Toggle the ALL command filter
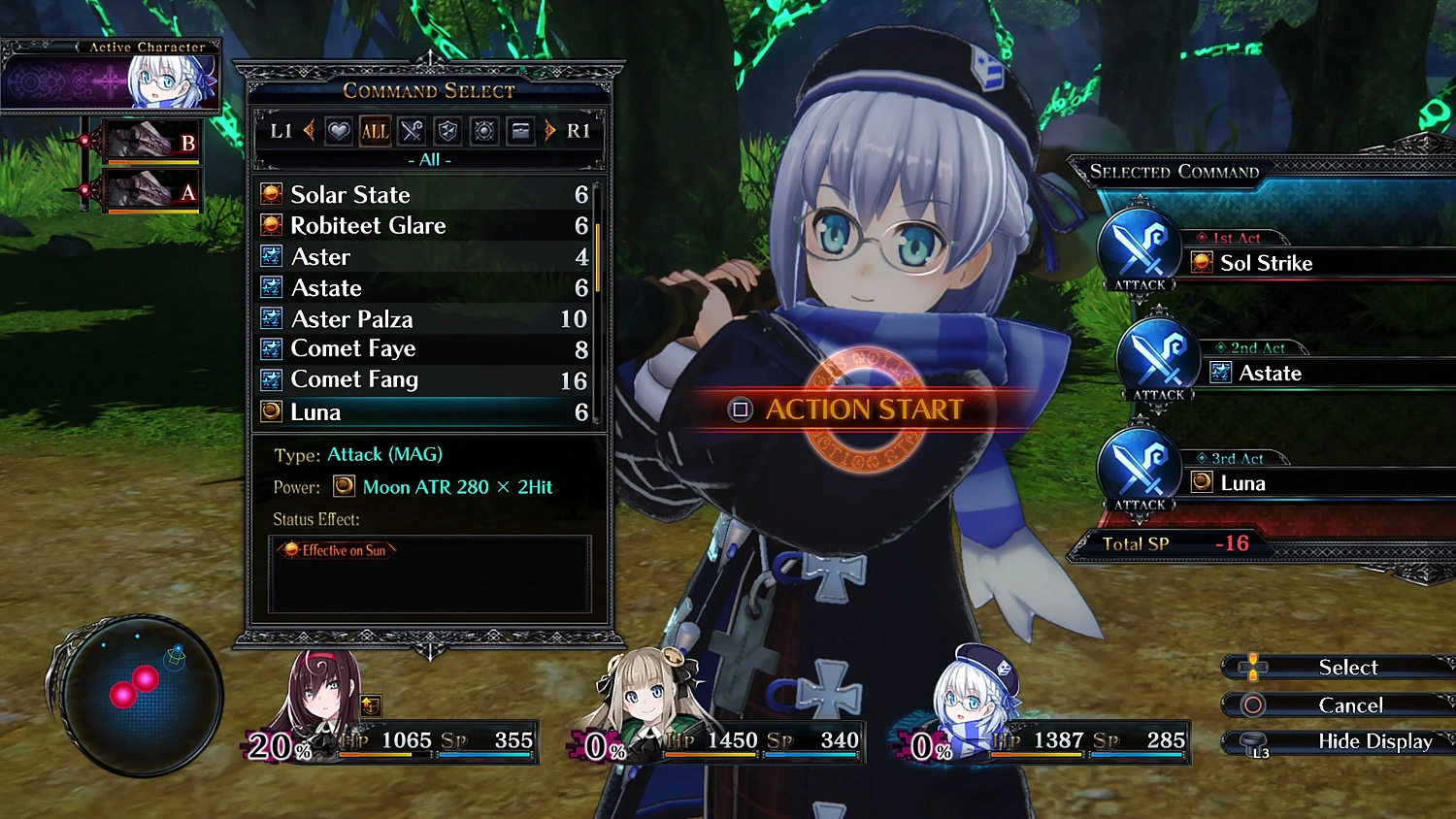This screenshot has height=819, width=1456. (375, 131)
